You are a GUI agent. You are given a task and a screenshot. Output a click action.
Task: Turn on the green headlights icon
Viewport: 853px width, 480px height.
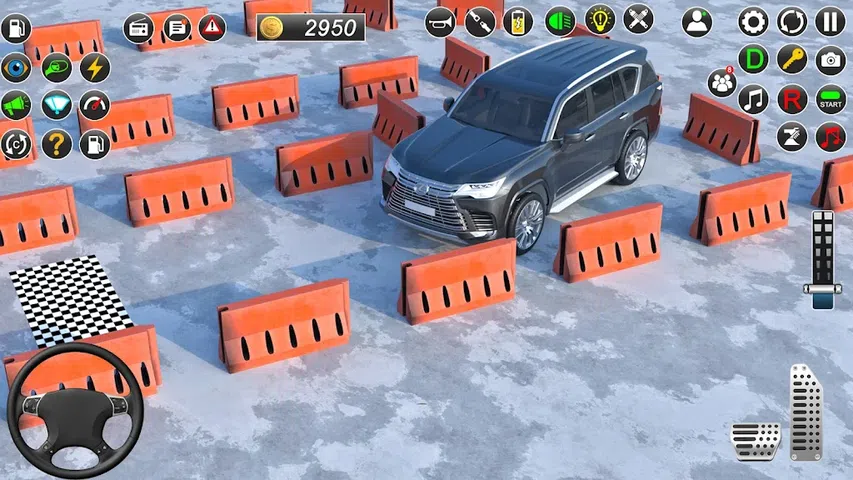coord(560,20)
